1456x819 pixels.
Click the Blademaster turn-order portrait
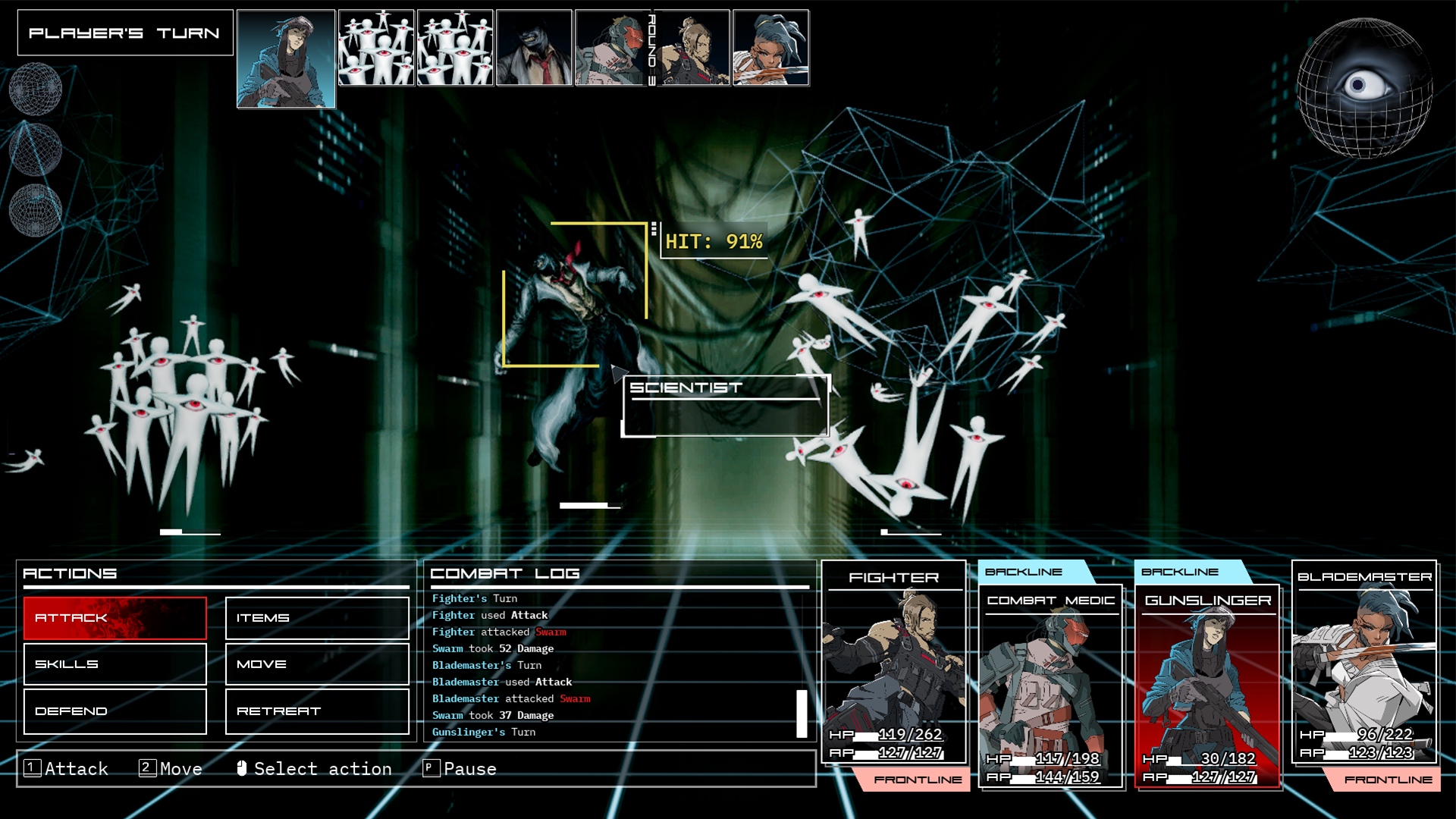771,48
